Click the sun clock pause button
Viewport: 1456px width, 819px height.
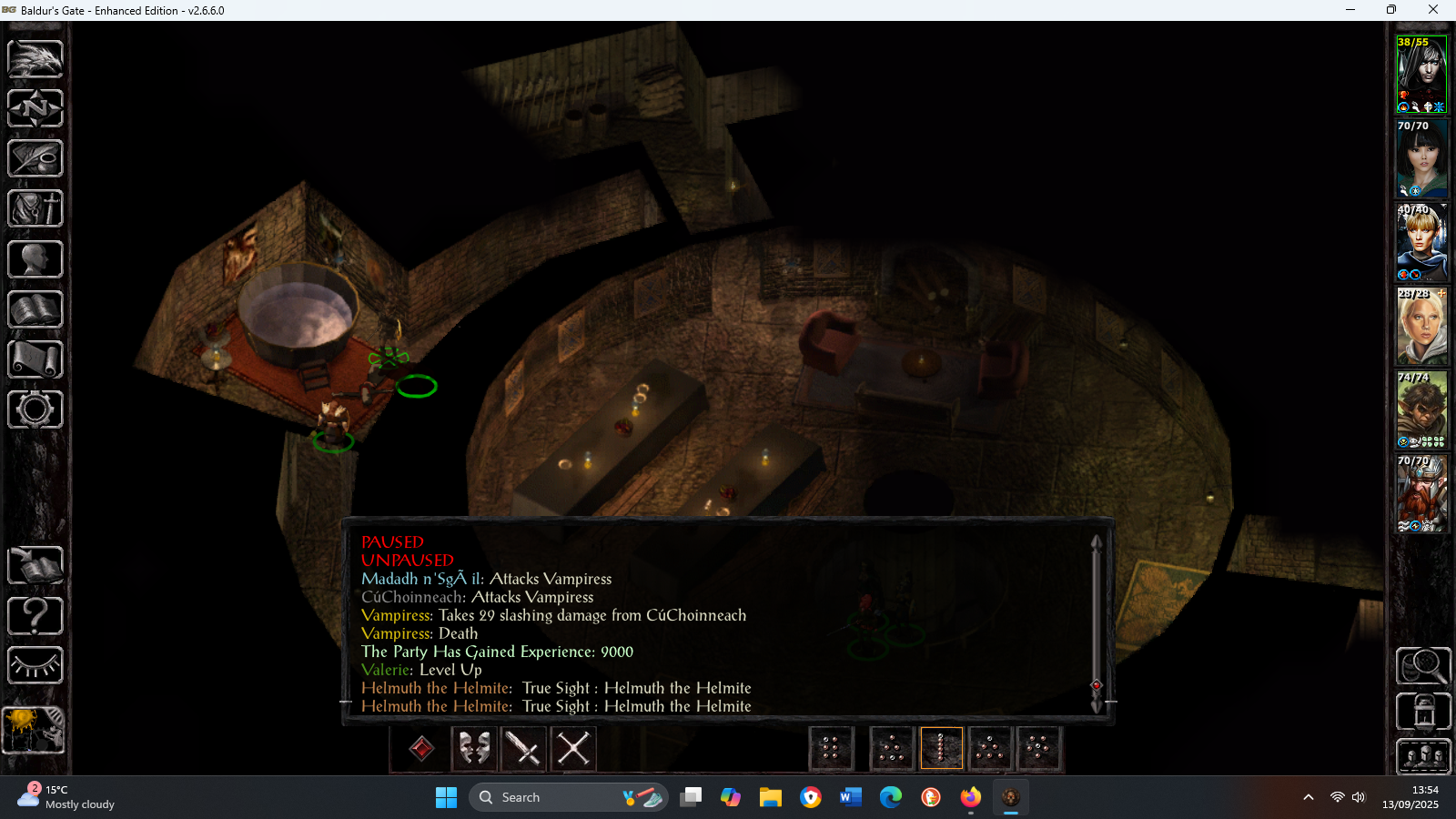click(34, 730)
